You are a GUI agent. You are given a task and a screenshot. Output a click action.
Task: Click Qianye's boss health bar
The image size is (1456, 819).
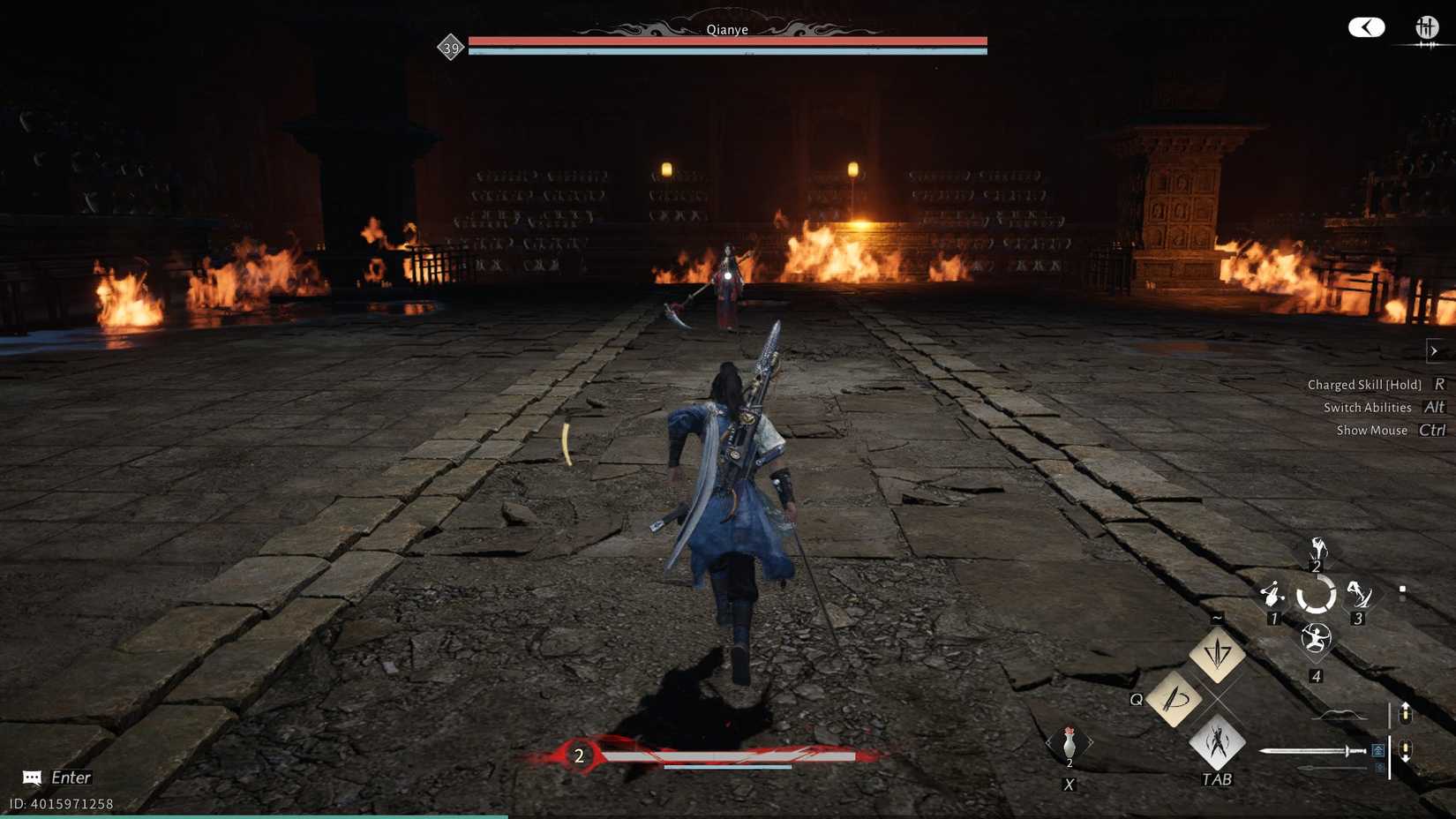(726, 40)
